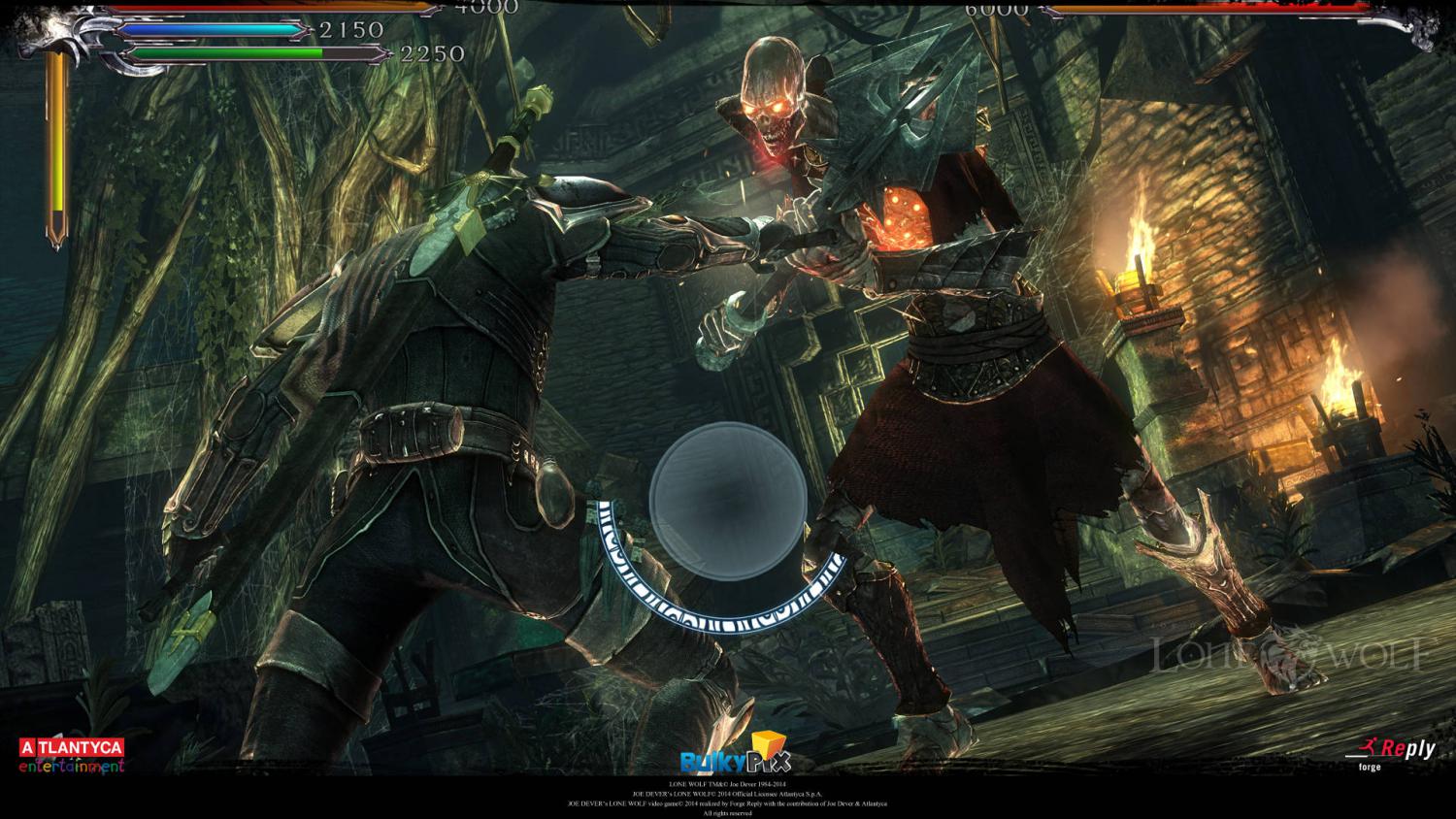Click the forge label under the Reply logo
Image resolution: width=1456 pixels, height=819 pixels.
coord(1369,767)
